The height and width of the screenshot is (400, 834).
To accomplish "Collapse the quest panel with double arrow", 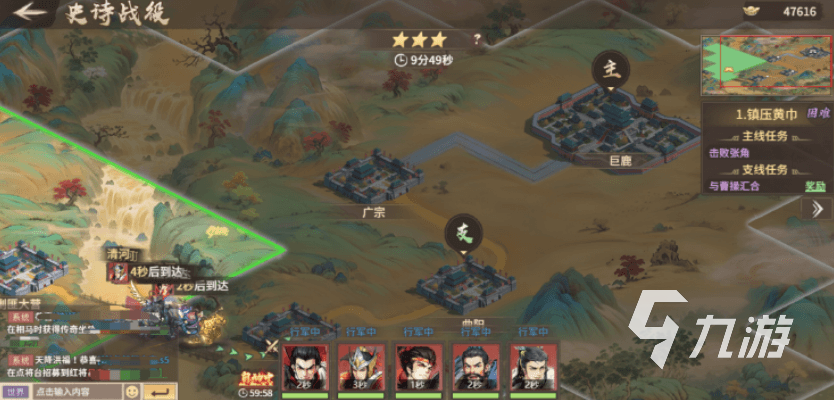I will coord(815,208).
